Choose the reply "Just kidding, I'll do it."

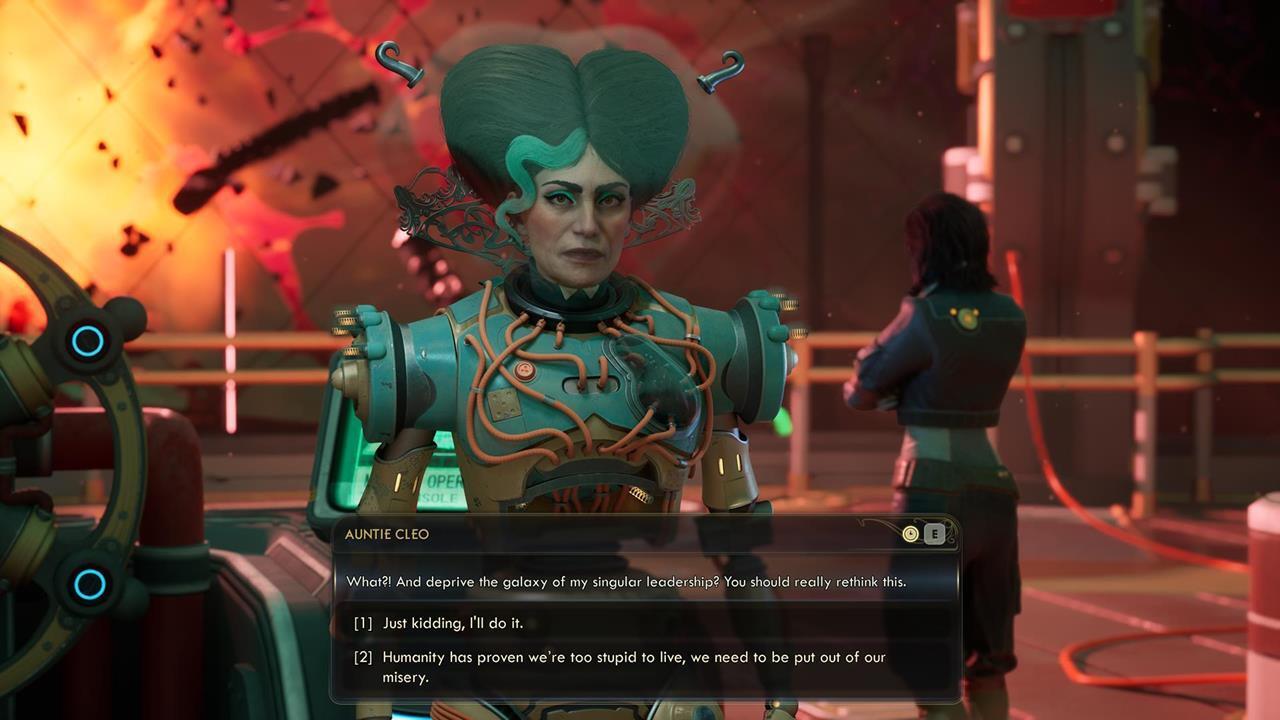point(453,623)
